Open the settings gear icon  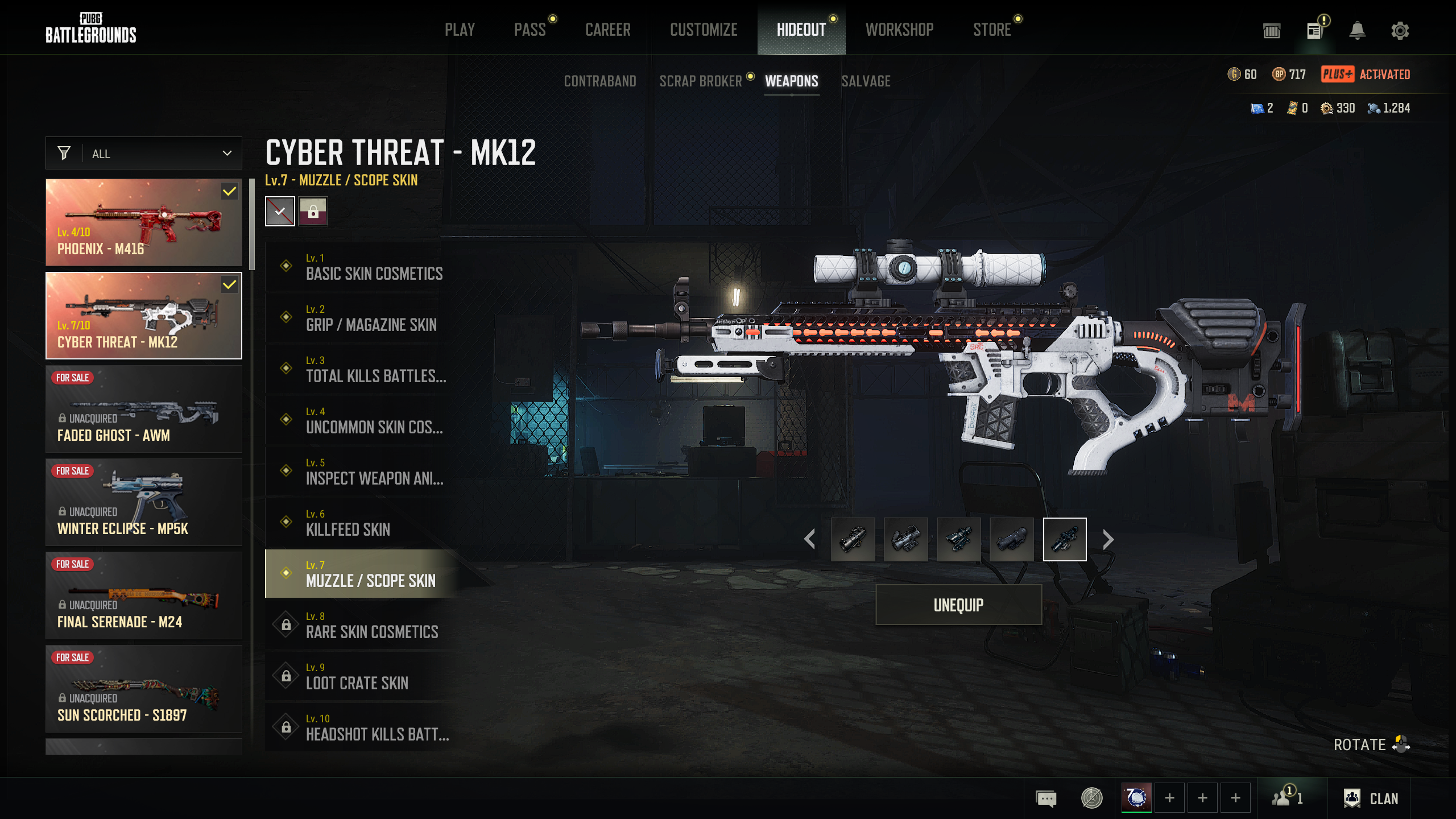coord(1400,31)
